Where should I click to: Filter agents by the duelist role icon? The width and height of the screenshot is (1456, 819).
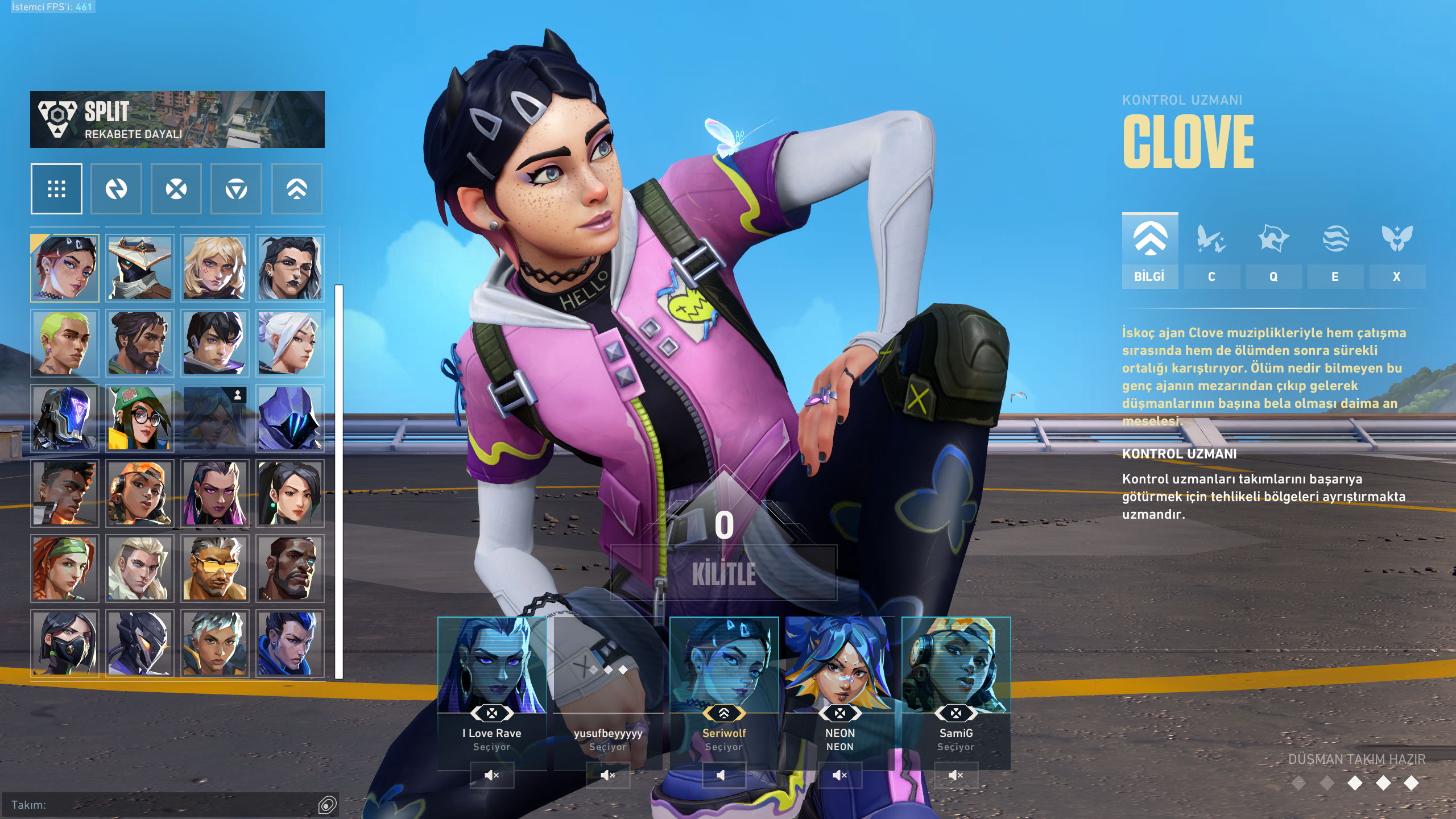pos(176,189)
